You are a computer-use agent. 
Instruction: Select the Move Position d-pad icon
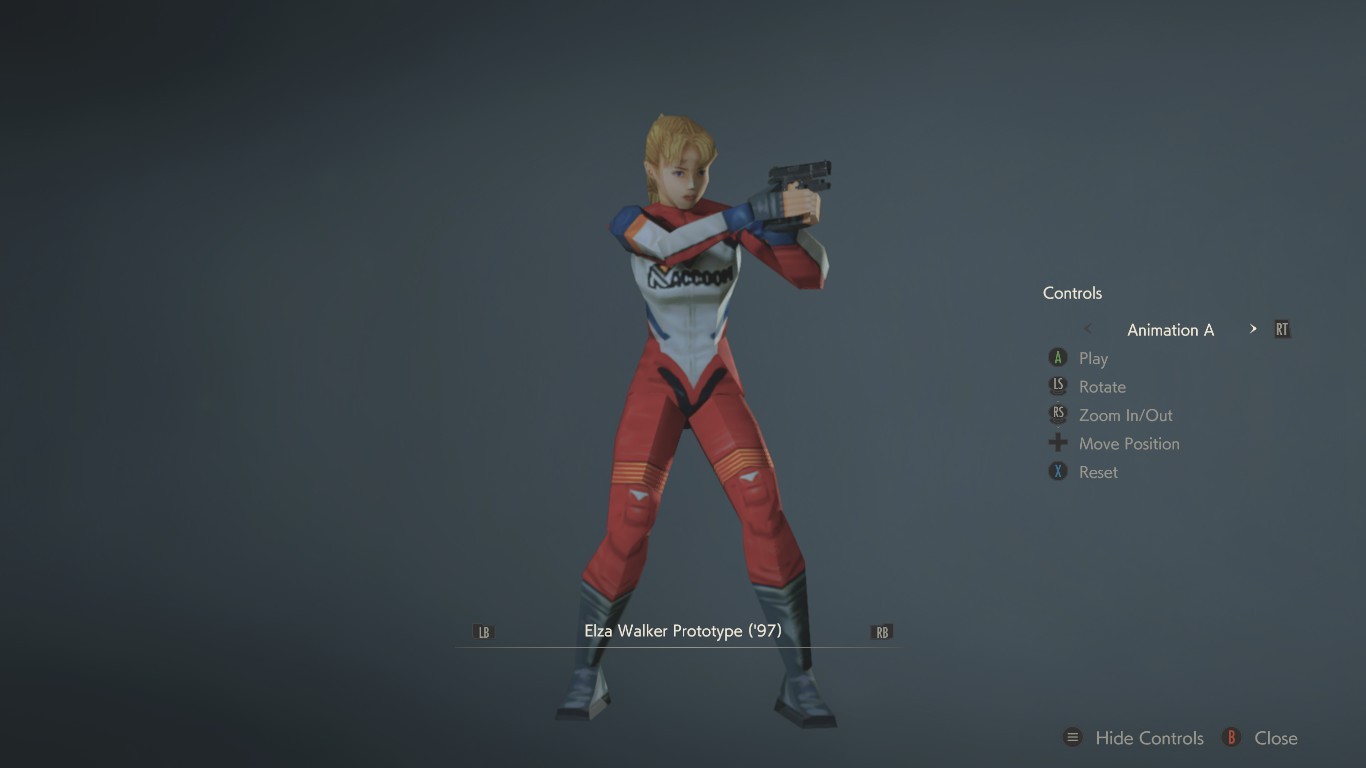tap(1057, 443)
